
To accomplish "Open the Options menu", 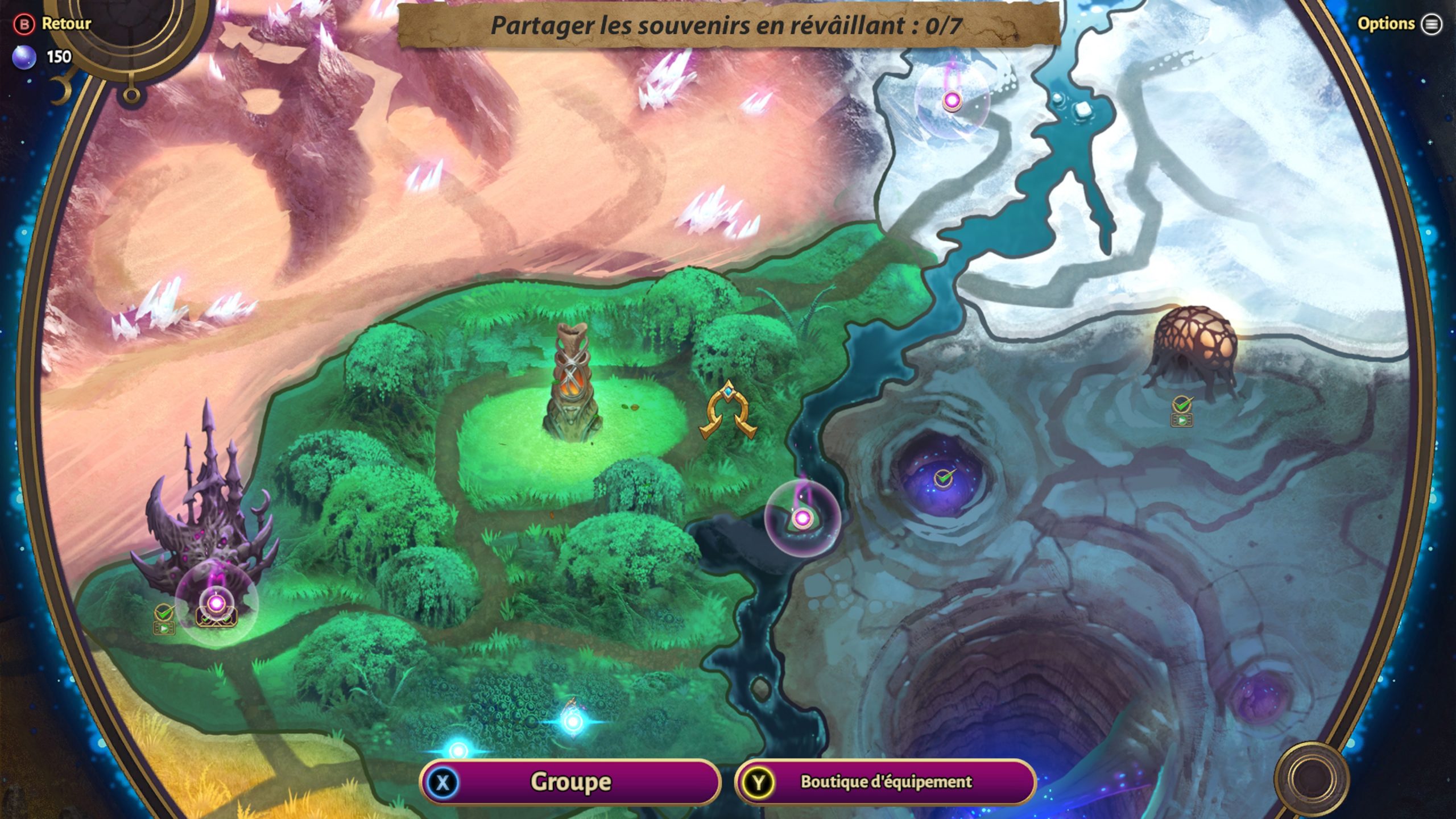I will (1399, 24).
